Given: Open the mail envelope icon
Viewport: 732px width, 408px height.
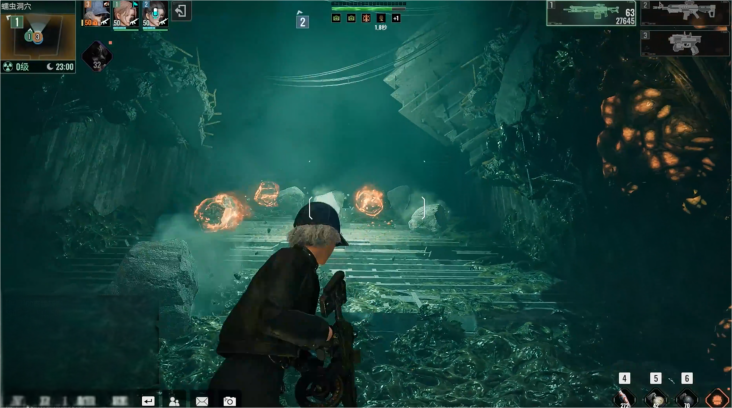Looking at the screenshot, I should 202,400.
